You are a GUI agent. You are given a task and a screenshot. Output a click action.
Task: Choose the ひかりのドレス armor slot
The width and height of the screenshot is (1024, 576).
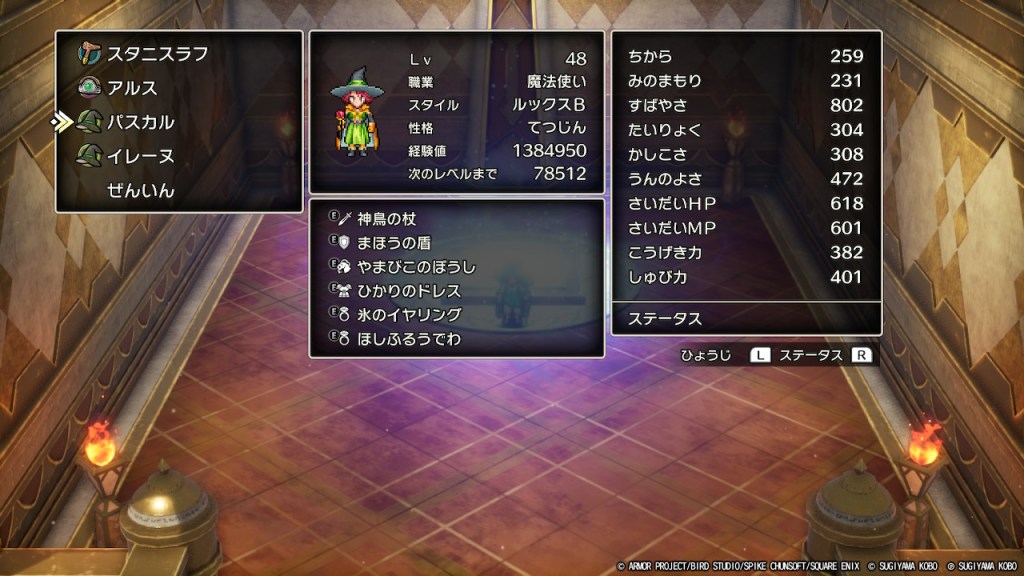point(408,290)
